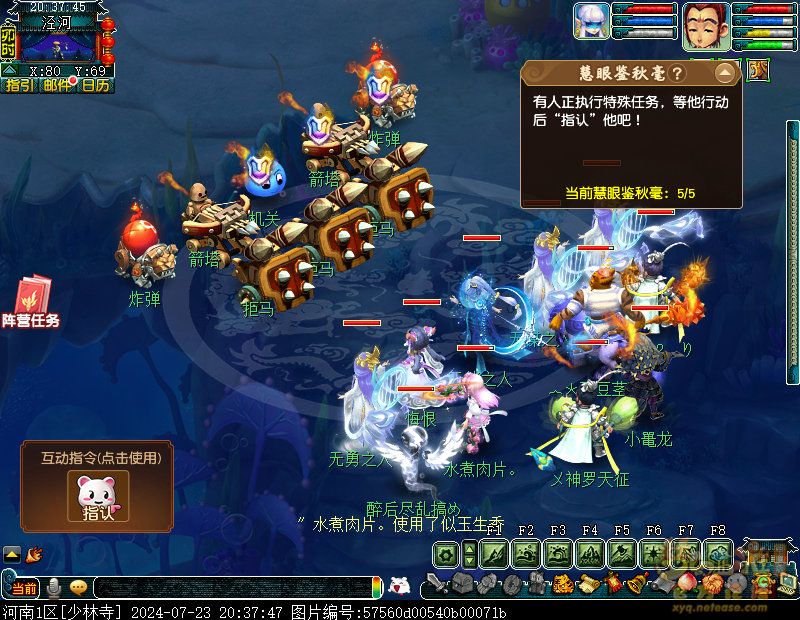Activate the F1 skill slot
The width and height of the screenshot is (800, 620).
(x=494, y=553)
